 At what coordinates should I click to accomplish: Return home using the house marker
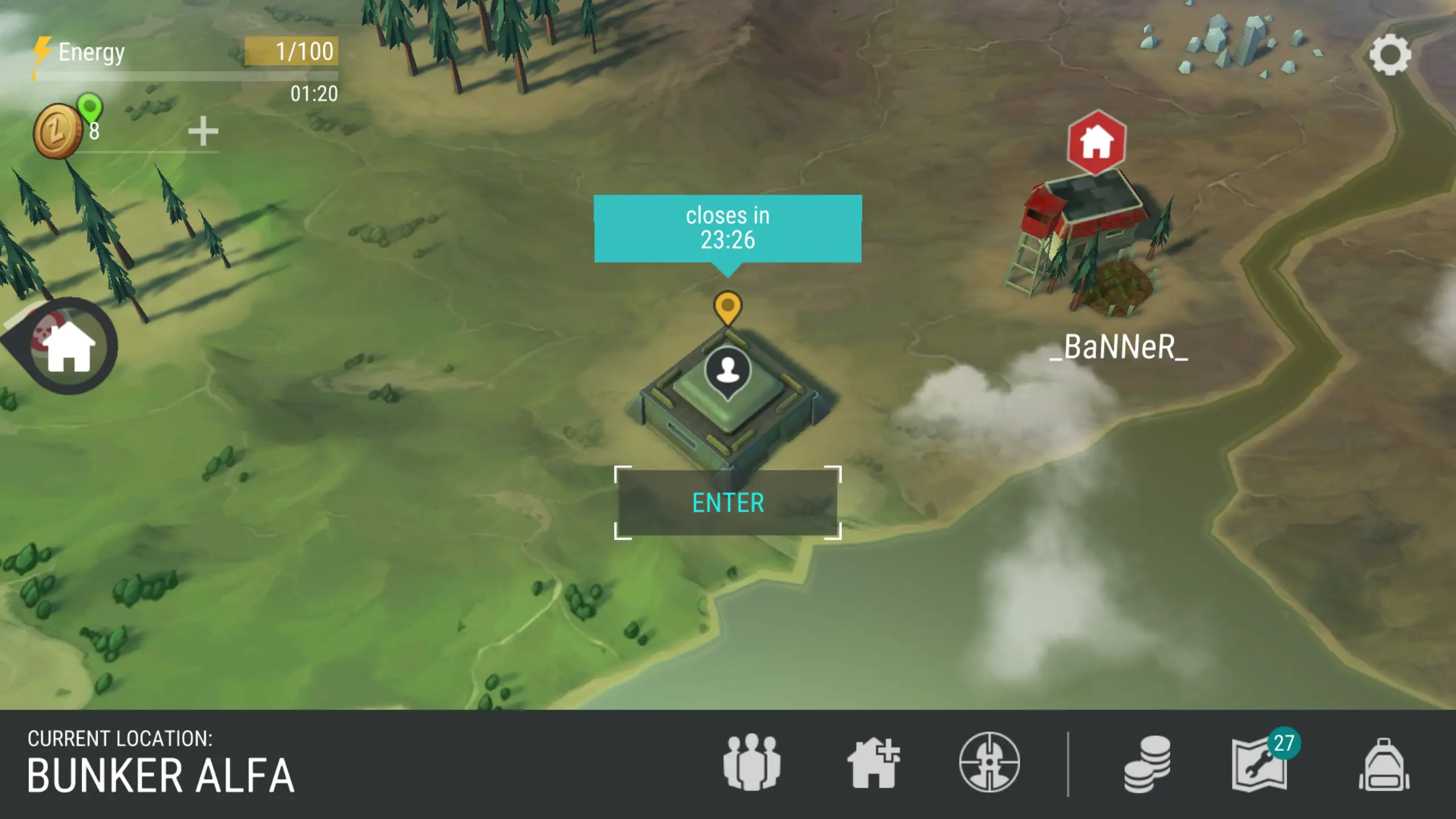[x=68, y=346]
